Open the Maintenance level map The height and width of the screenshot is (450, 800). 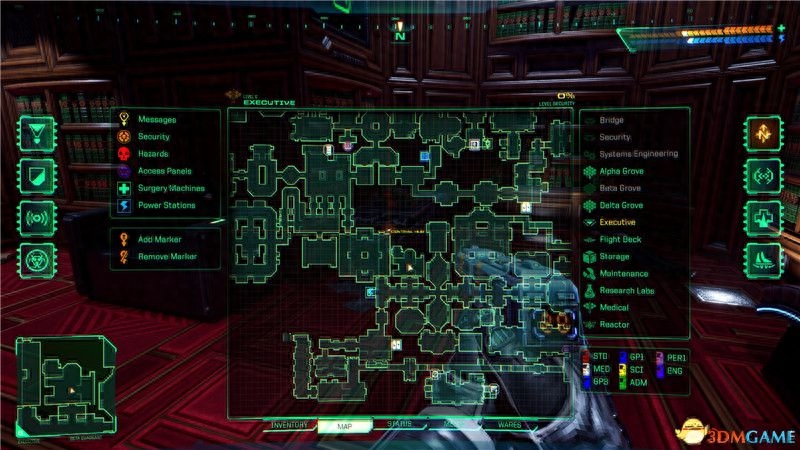[624, 274]
